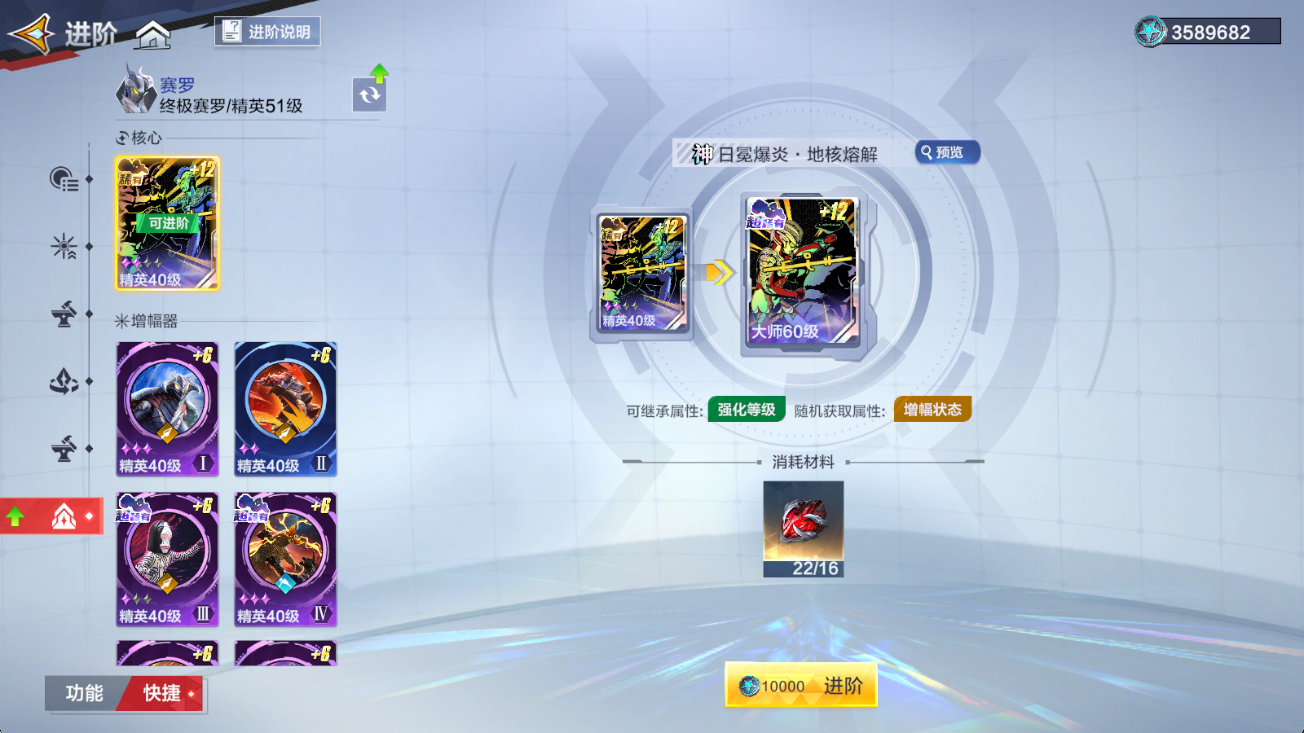
Task: Switch to the 功能 tab at bottom left
Action: coord(84,694)
